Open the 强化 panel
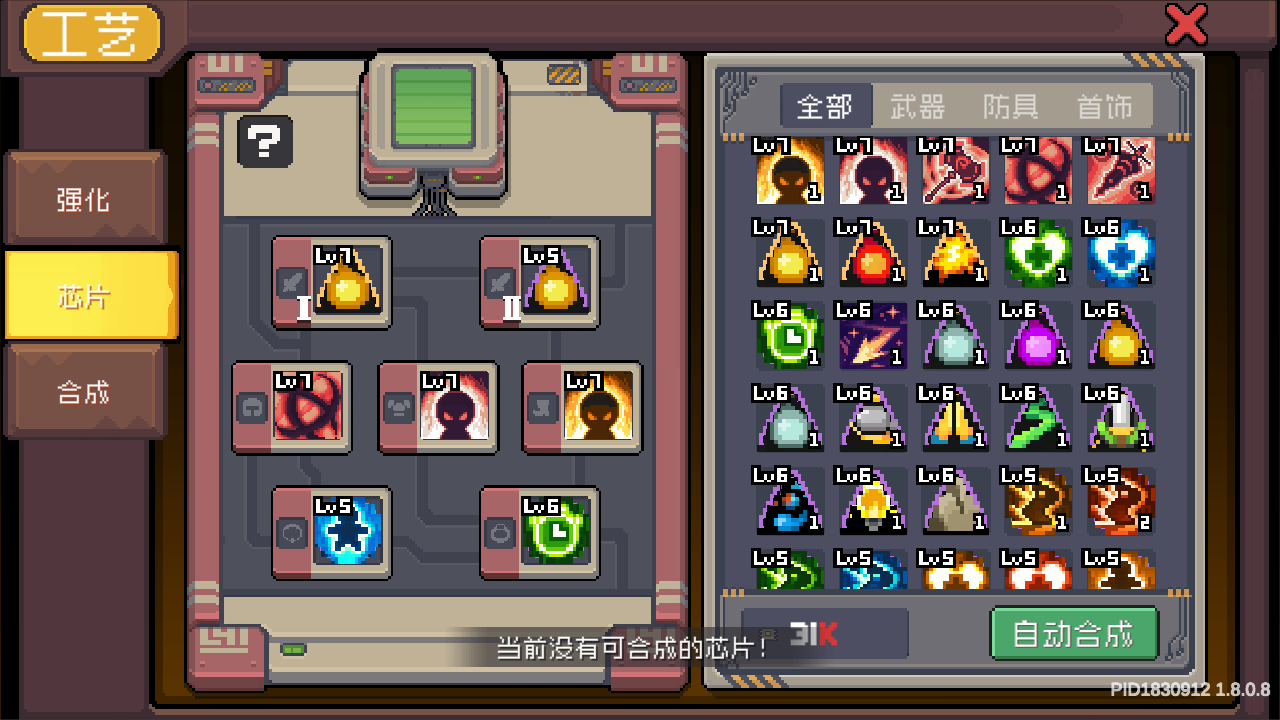This screenshot has height=720, width=1280. pos(85,199)
